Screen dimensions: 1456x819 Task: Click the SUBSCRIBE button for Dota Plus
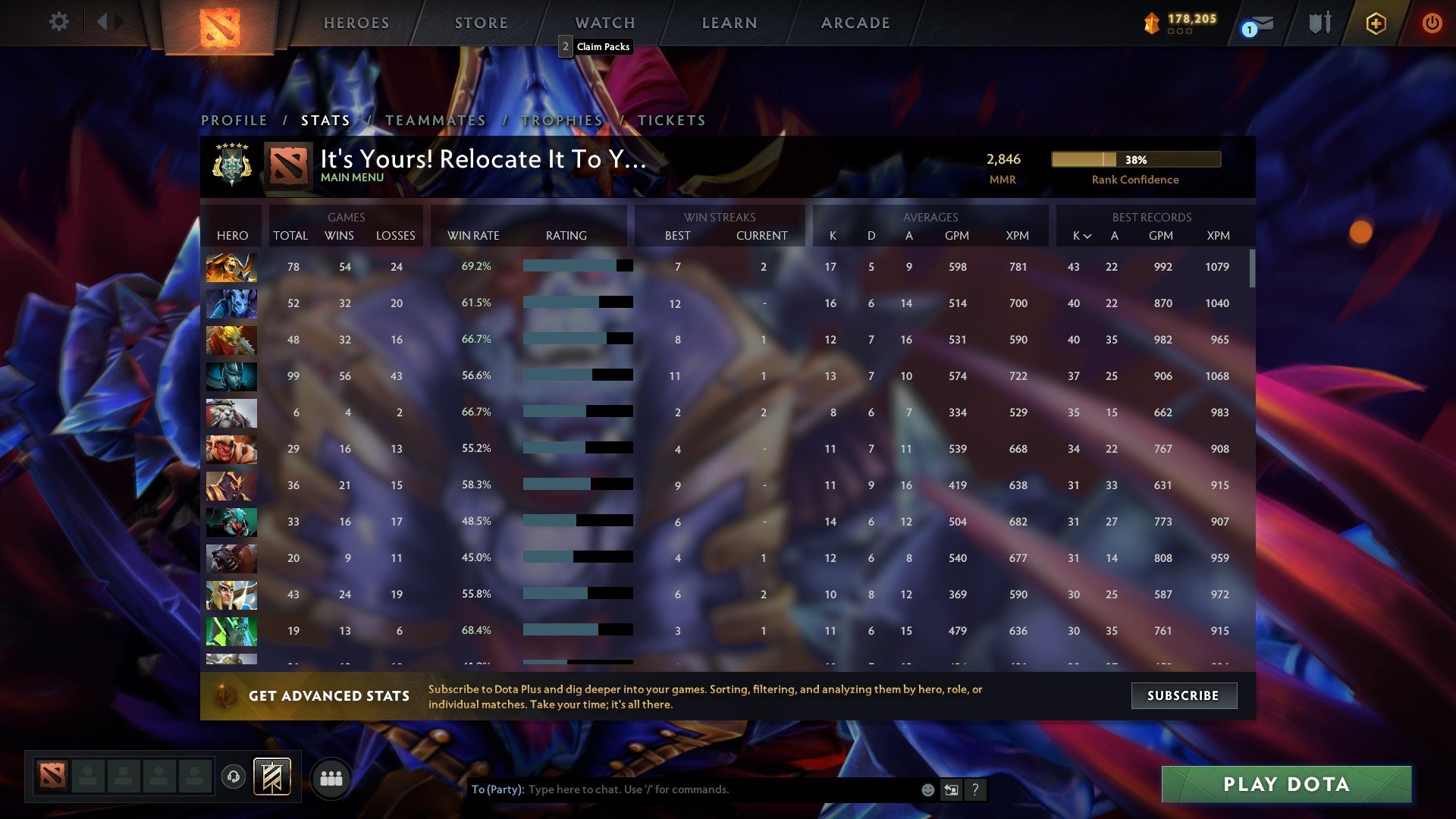[x=1183, y=695]
